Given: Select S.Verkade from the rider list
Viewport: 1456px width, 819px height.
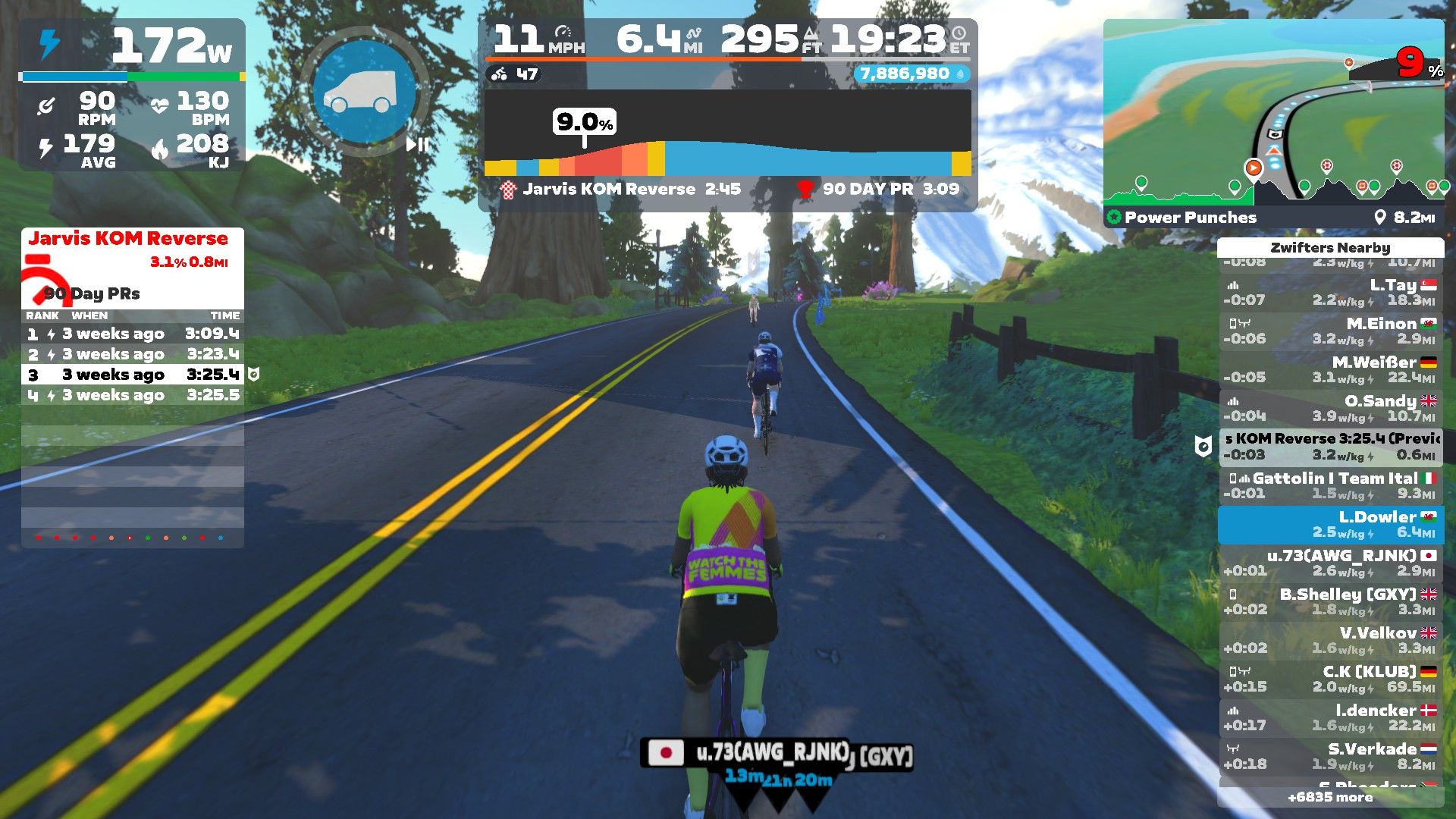Looking at the screenshot, I should (1331, 757).
